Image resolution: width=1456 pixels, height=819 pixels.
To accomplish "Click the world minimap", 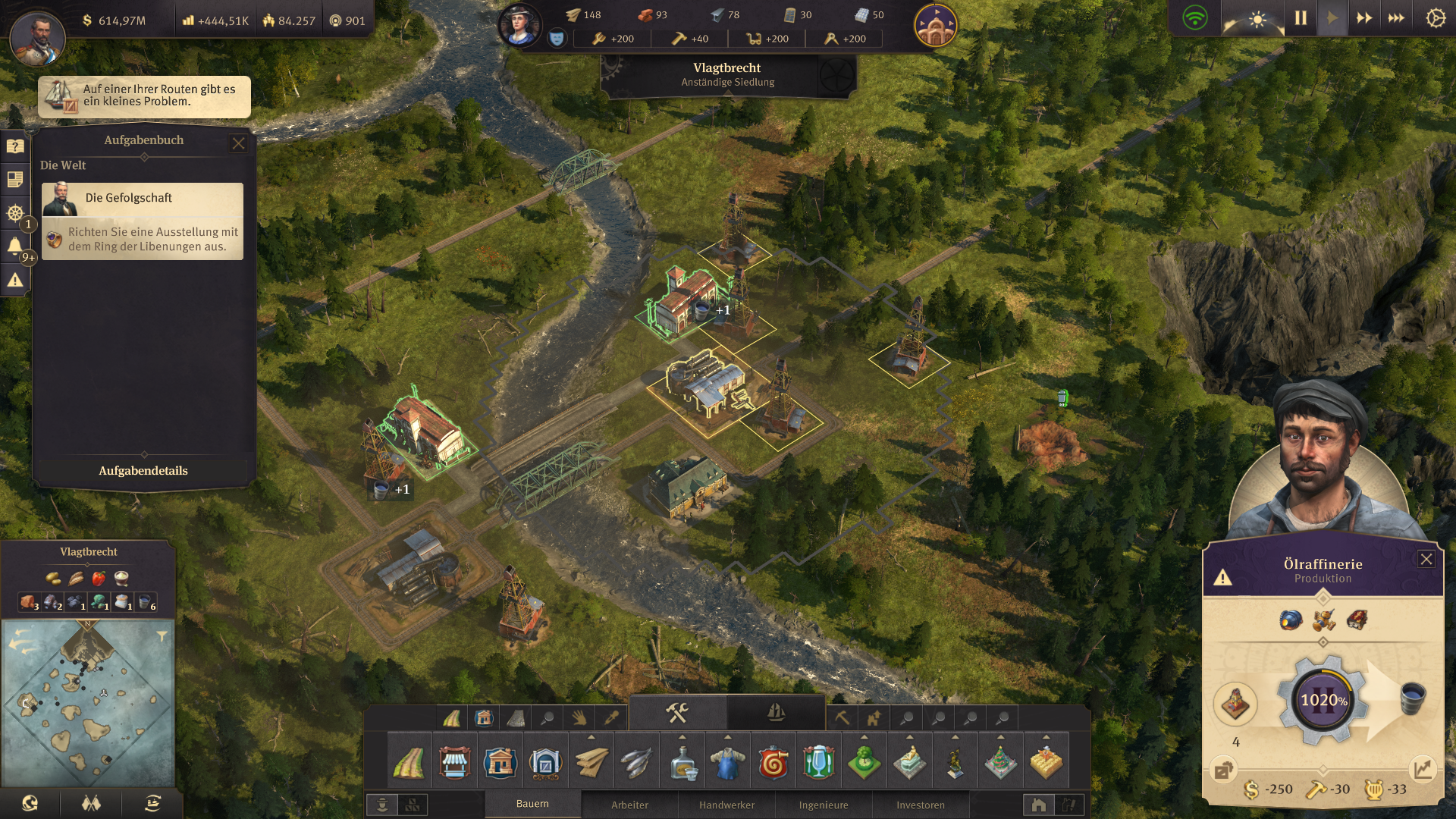I will coord(88,703).
